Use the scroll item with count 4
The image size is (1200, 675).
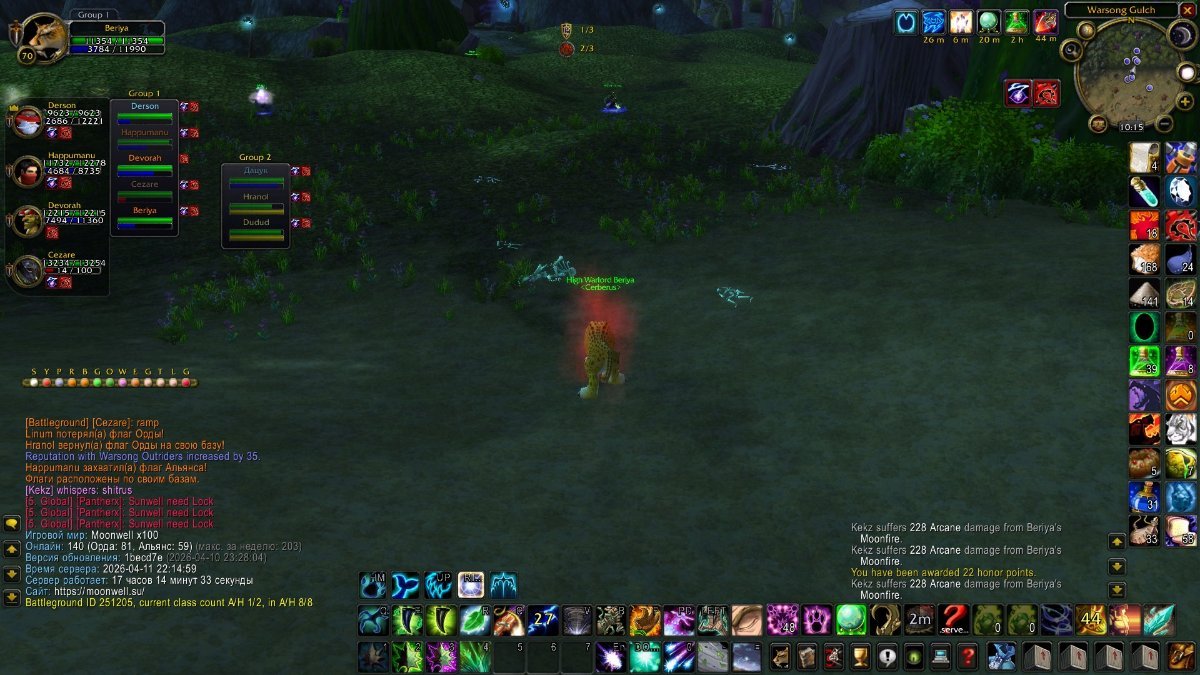[1143, 157]
